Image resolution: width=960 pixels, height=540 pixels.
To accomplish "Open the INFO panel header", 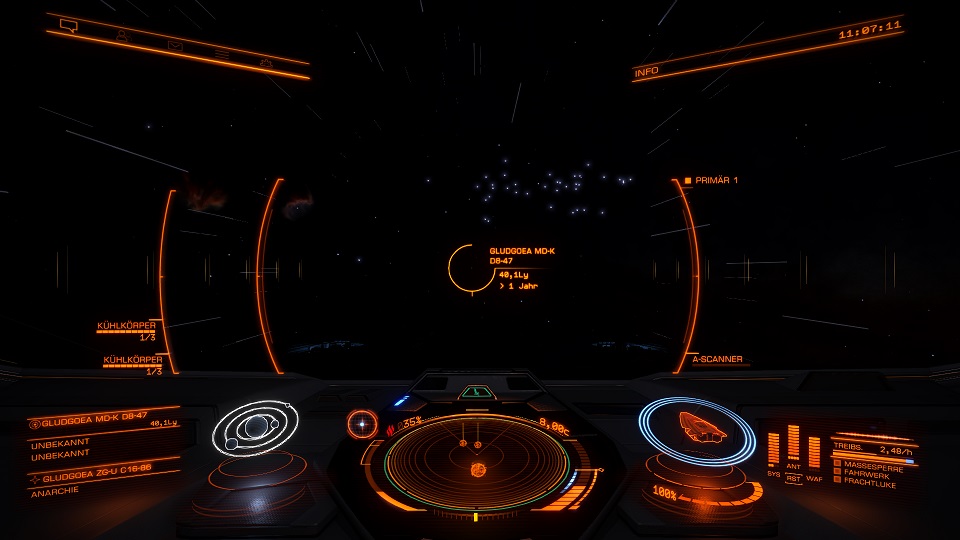I will [647, 72].
